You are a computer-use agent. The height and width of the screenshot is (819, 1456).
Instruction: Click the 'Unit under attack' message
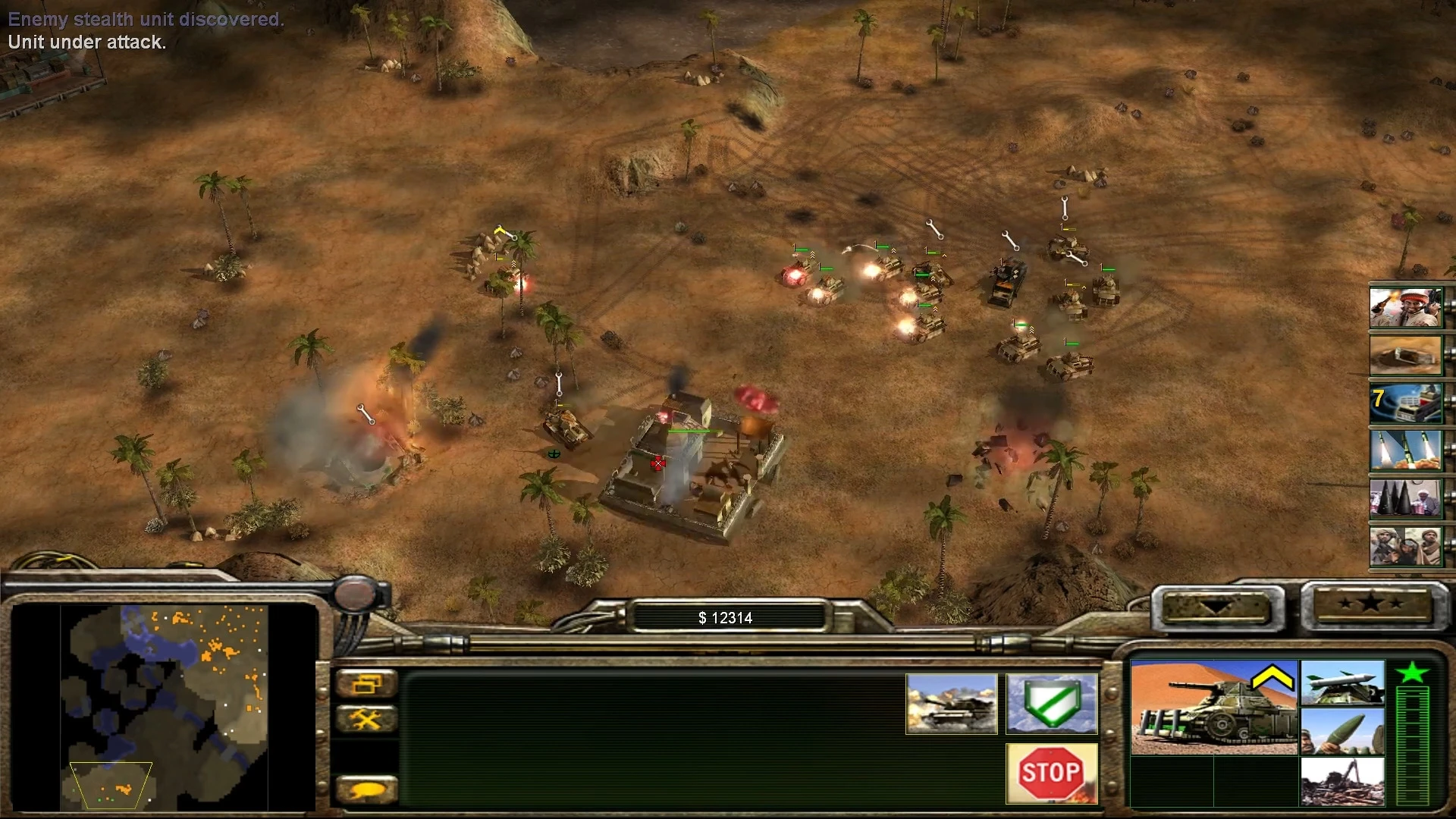(86, 42)
